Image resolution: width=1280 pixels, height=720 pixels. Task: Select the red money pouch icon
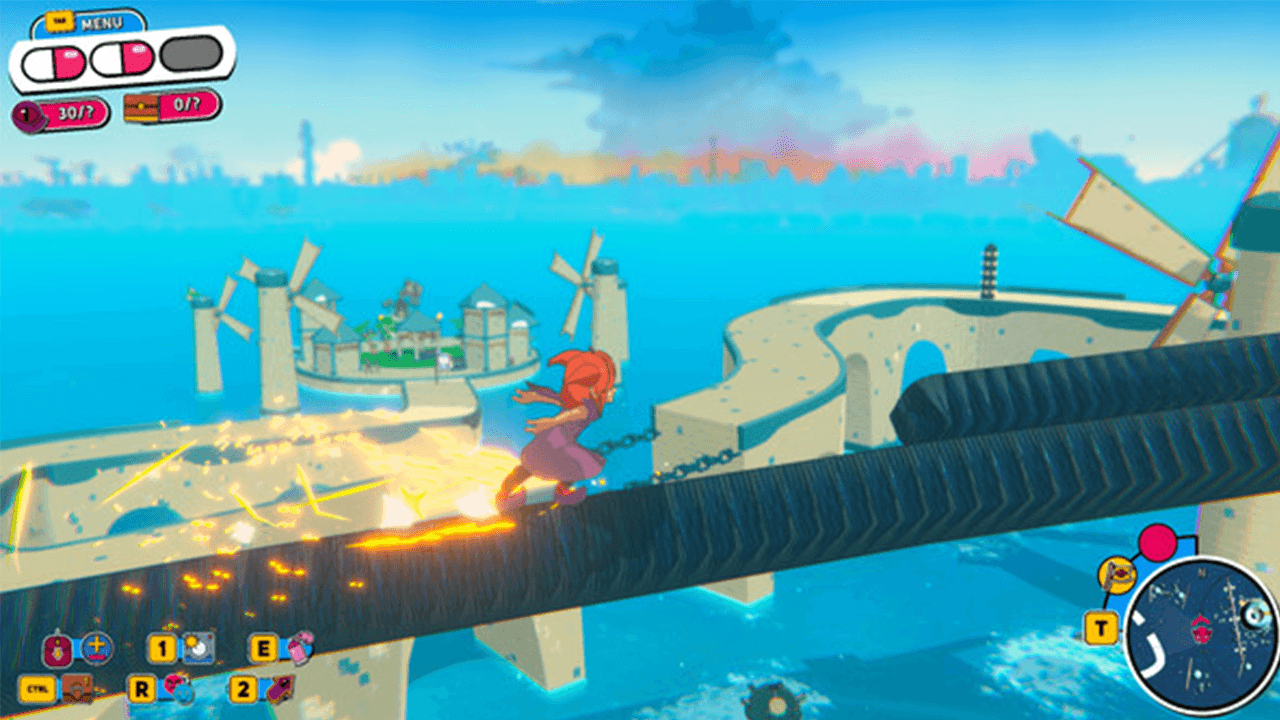pyautogui.click(x=56, y=649)
